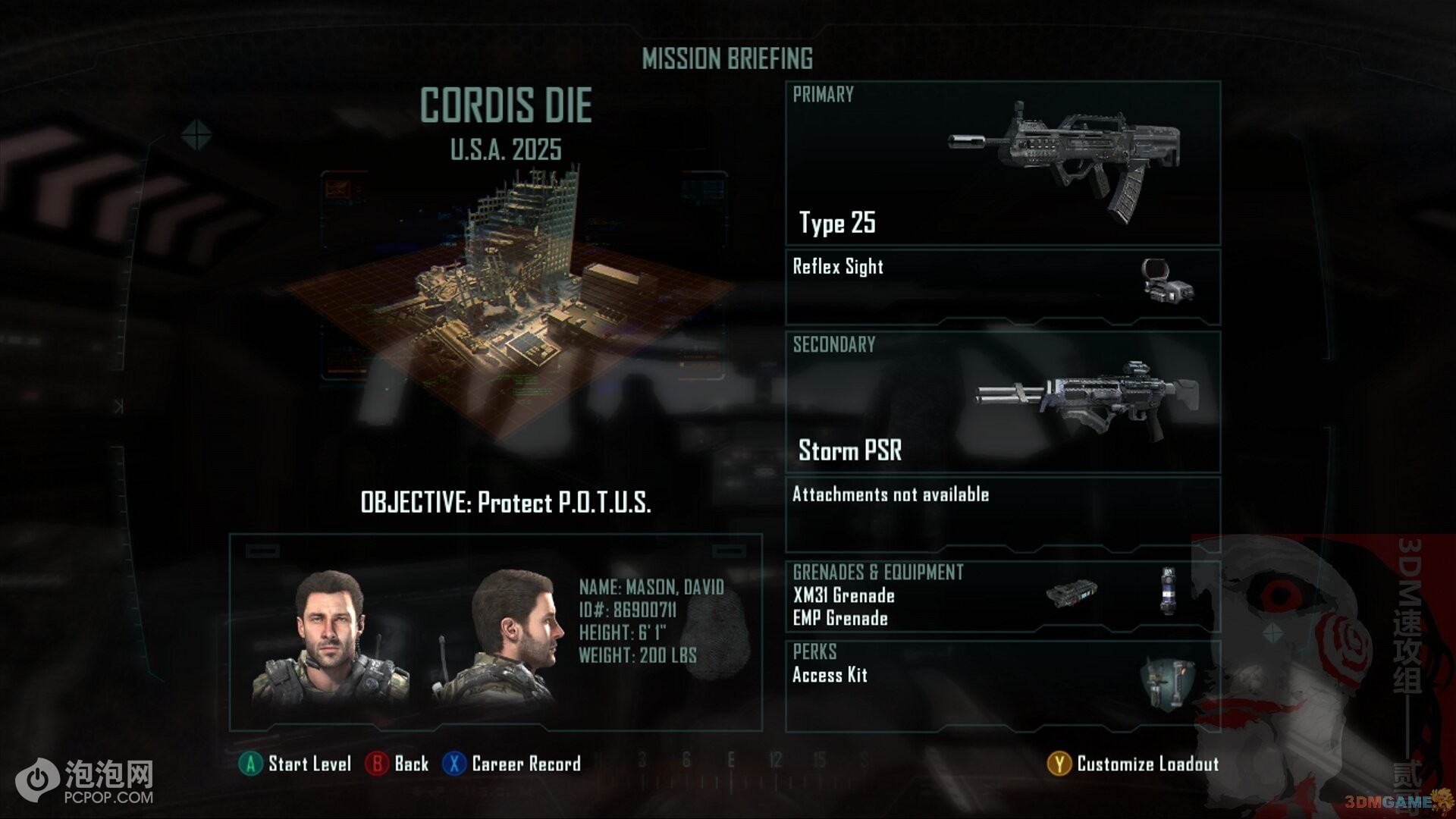The height and width of the screenshot is (819, 1456).
Task: Select the secondary attachments panel
Action: (1003, 513)
